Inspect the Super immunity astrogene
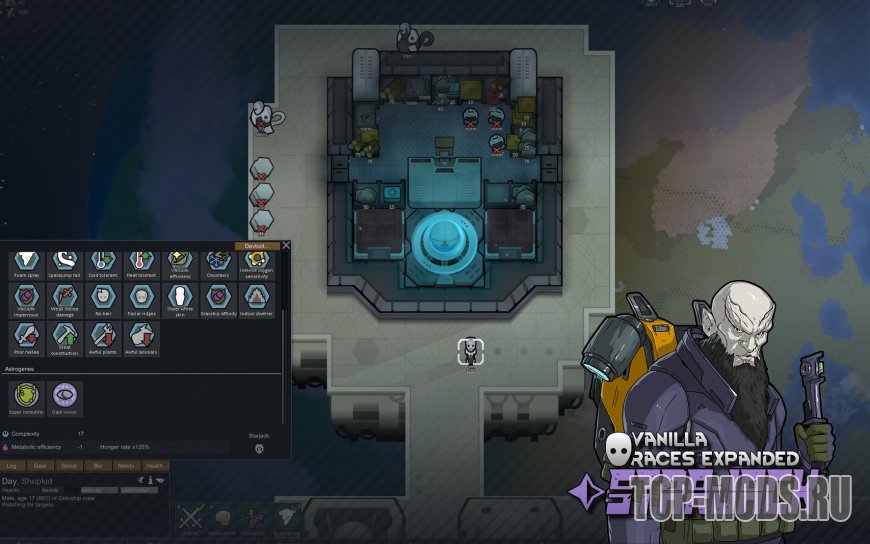The image size is (870, 544). [25, 397]
